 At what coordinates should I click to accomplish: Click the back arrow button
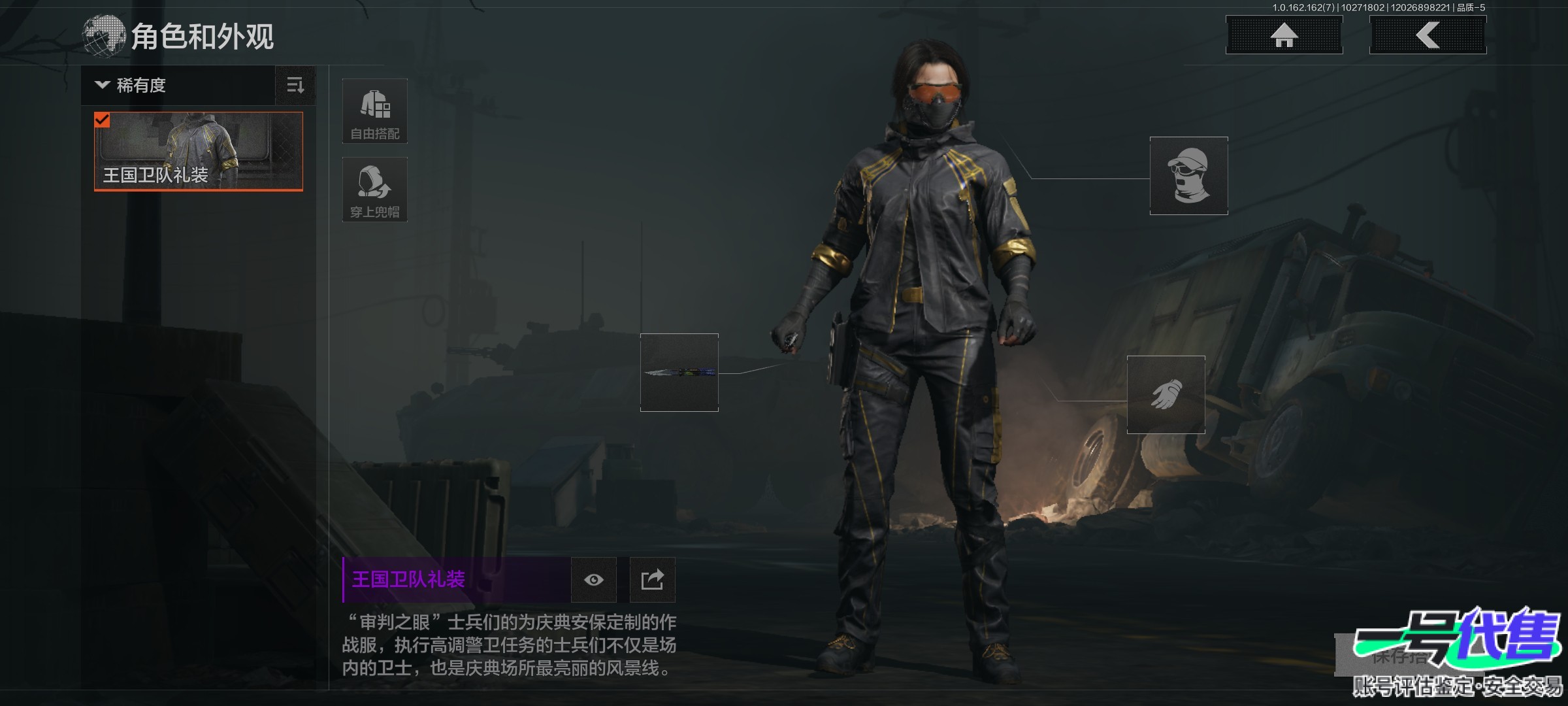click(1428, 35)
